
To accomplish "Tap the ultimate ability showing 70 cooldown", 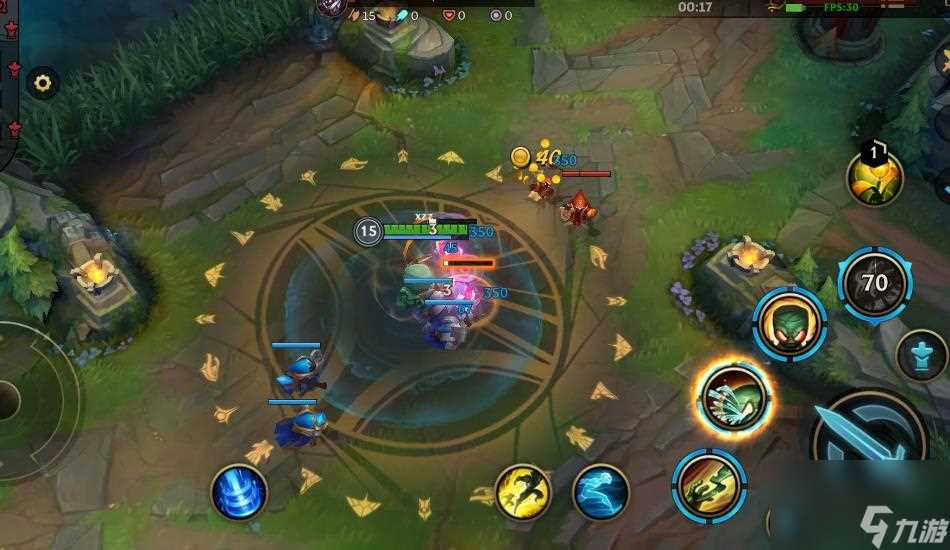I will [x=874, y=284].
